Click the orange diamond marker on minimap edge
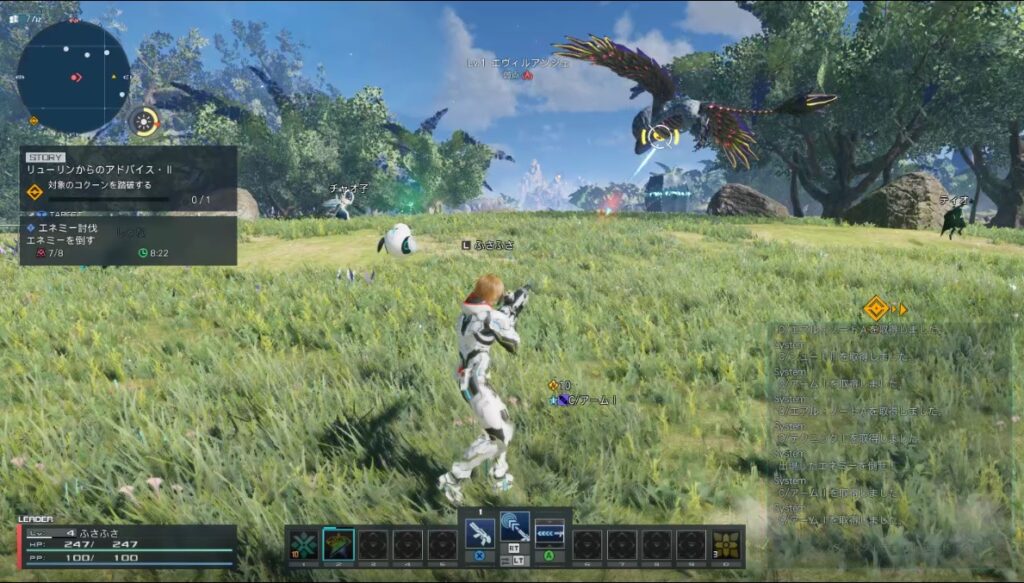The width and height of the screenshot is (1024, 583). coord(34,121)
